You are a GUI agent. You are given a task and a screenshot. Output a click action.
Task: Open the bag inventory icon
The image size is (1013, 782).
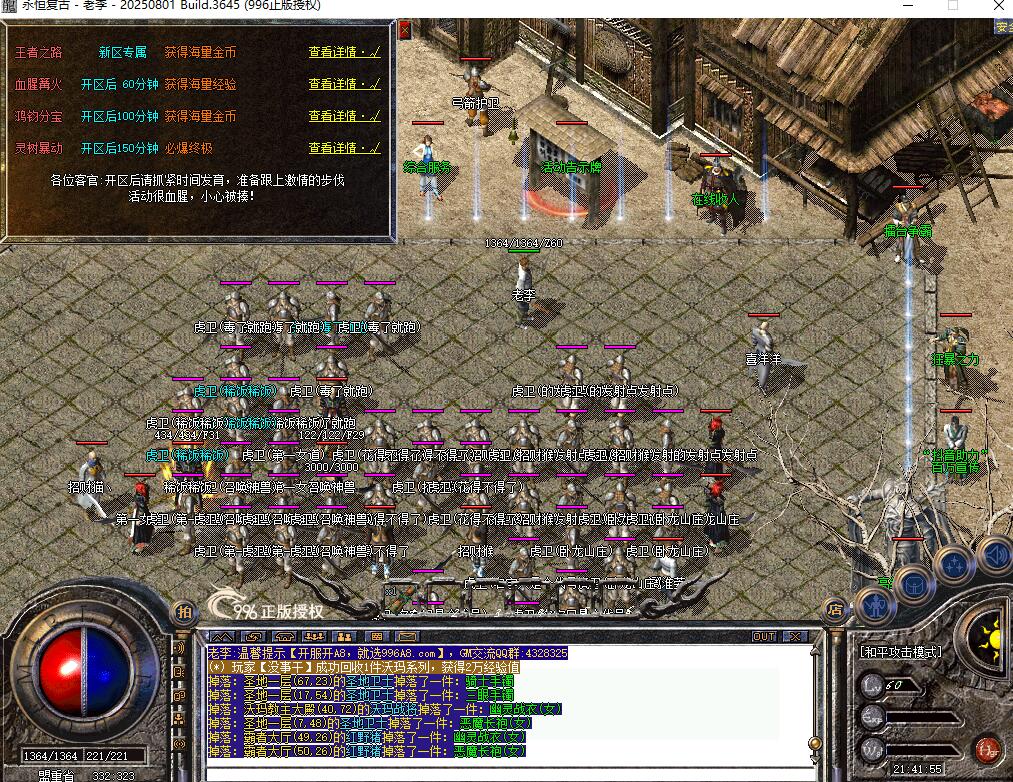(x=915, y=583)
